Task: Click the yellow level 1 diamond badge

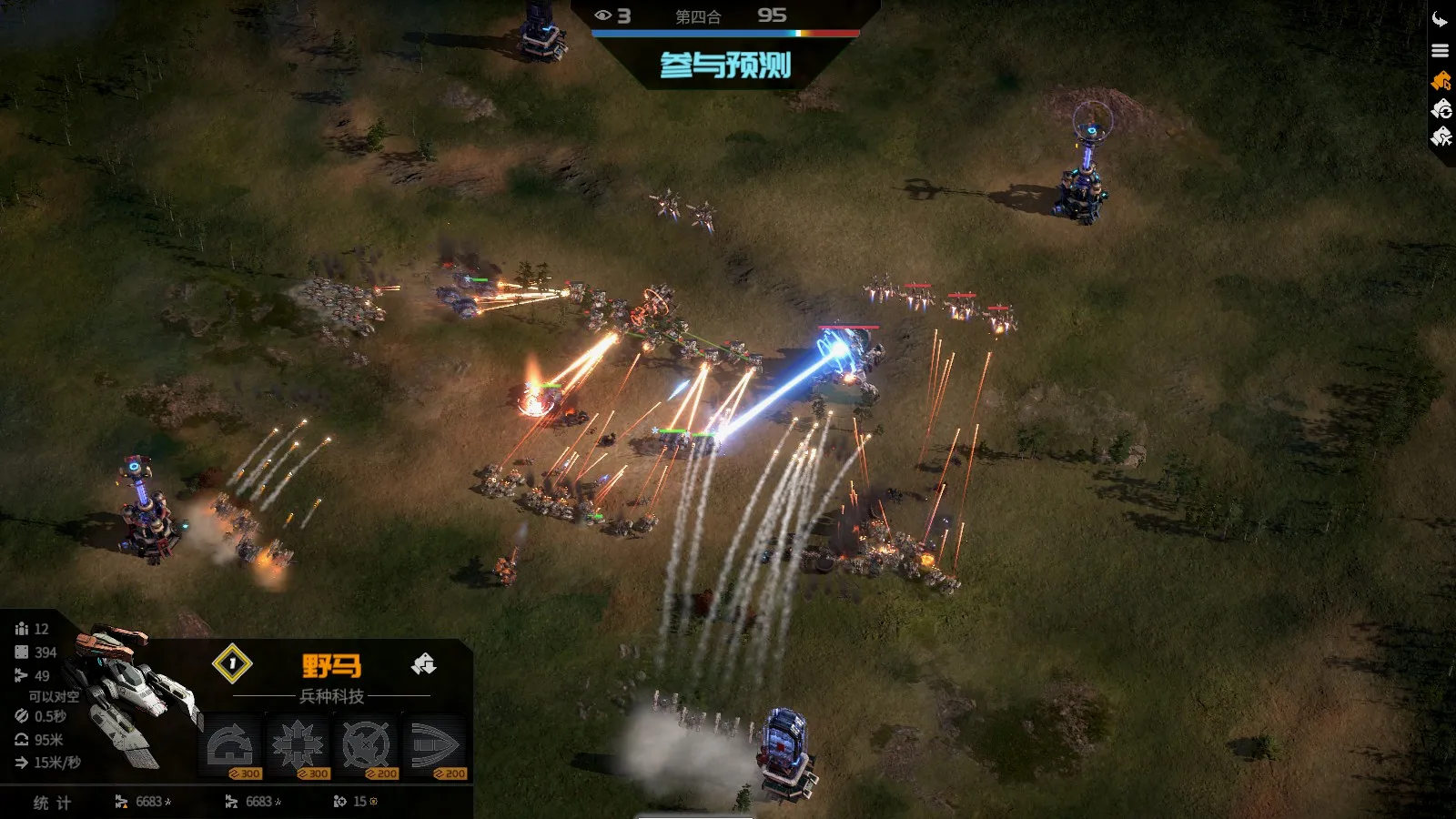Action: (232, 663)
